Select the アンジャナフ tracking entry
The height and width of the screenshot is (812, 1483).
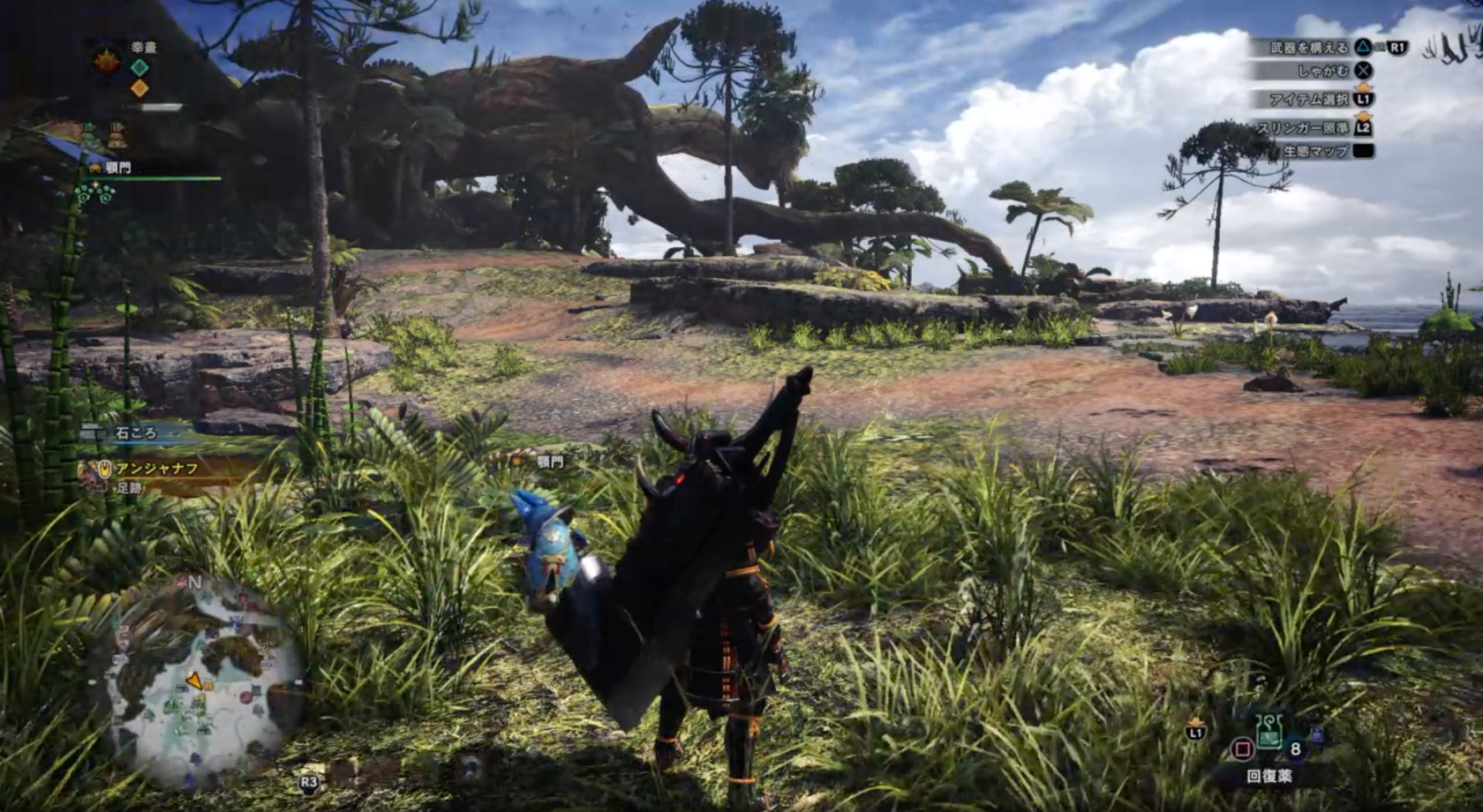pos(157,470)
